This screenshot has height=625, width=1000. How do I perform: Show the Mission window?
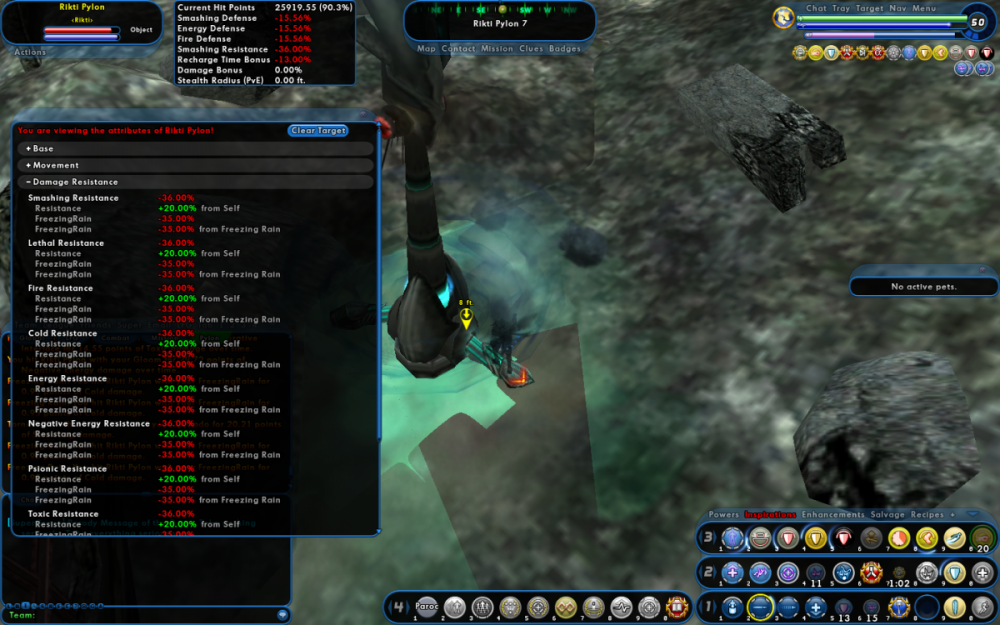[x=497, y=48]
